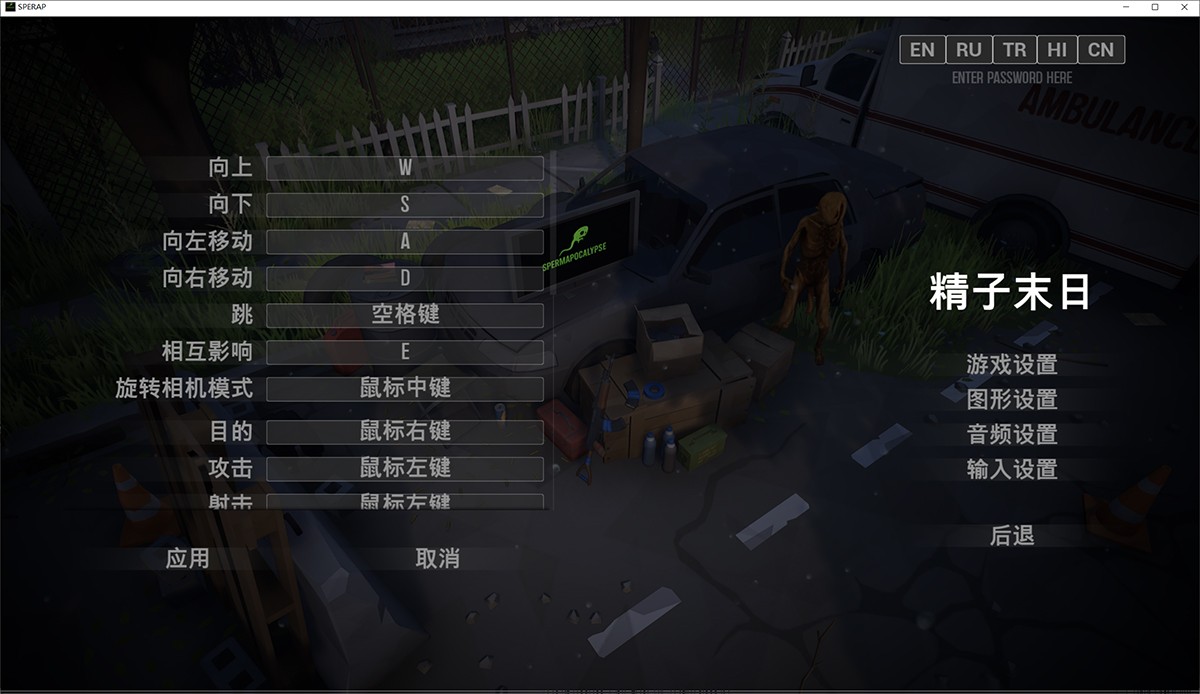Image resolution: width=1200 pixels, height=694 pixels.
Task: Change the 鼠标右键 aim binding
Action: point(405,432)
